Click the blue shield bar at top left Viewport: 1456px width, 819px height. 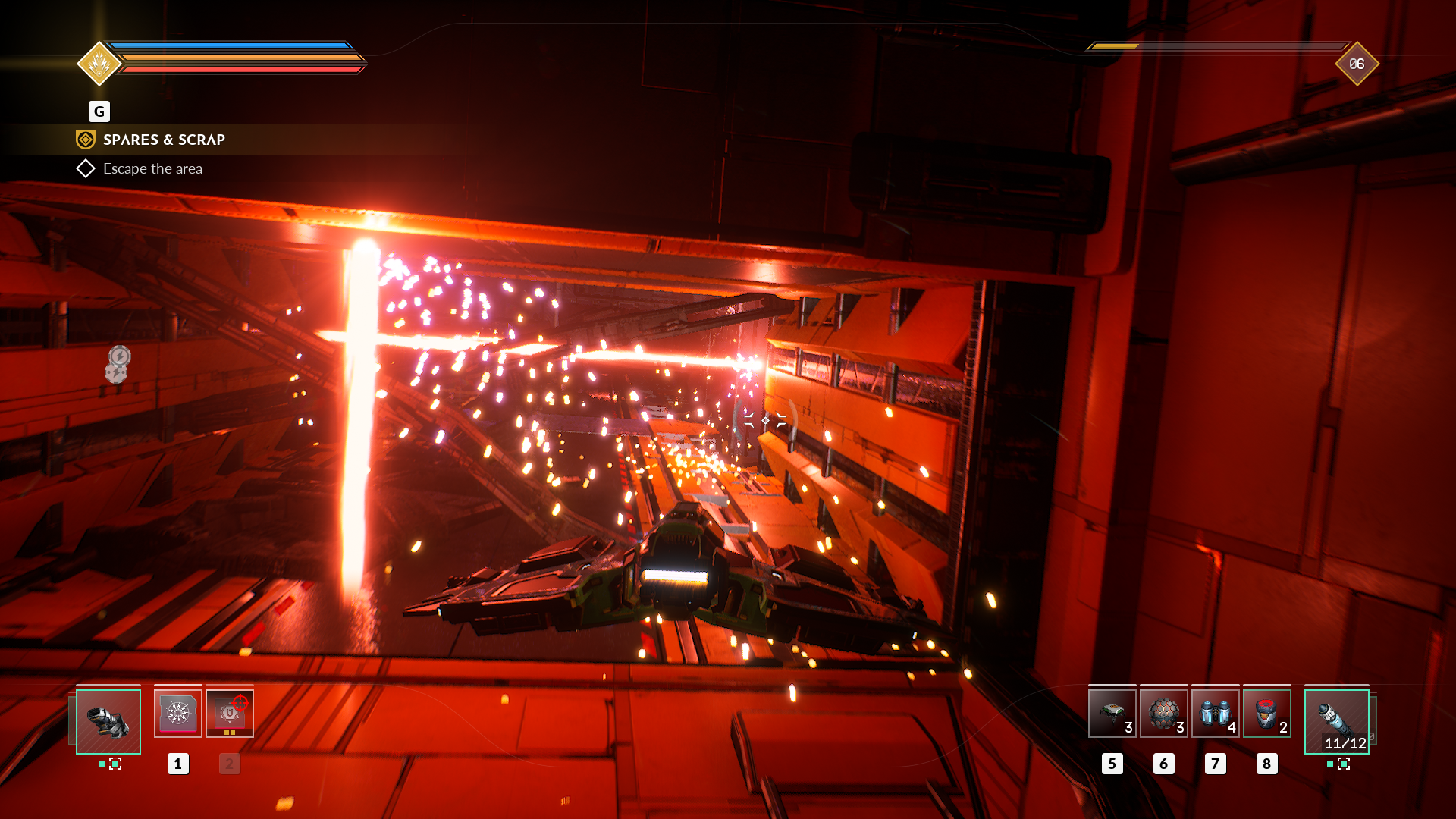235,44
